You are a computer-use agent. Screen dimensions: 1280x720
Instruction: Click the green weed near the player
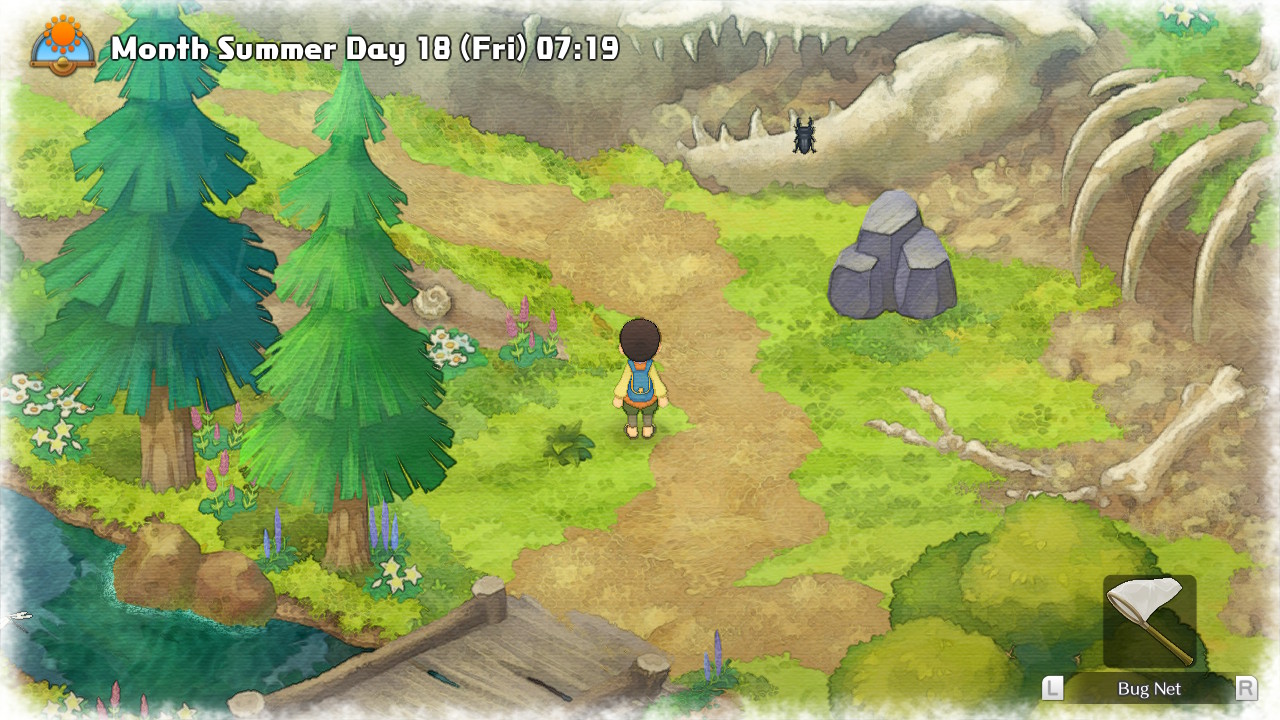click(x=570, y=443)
